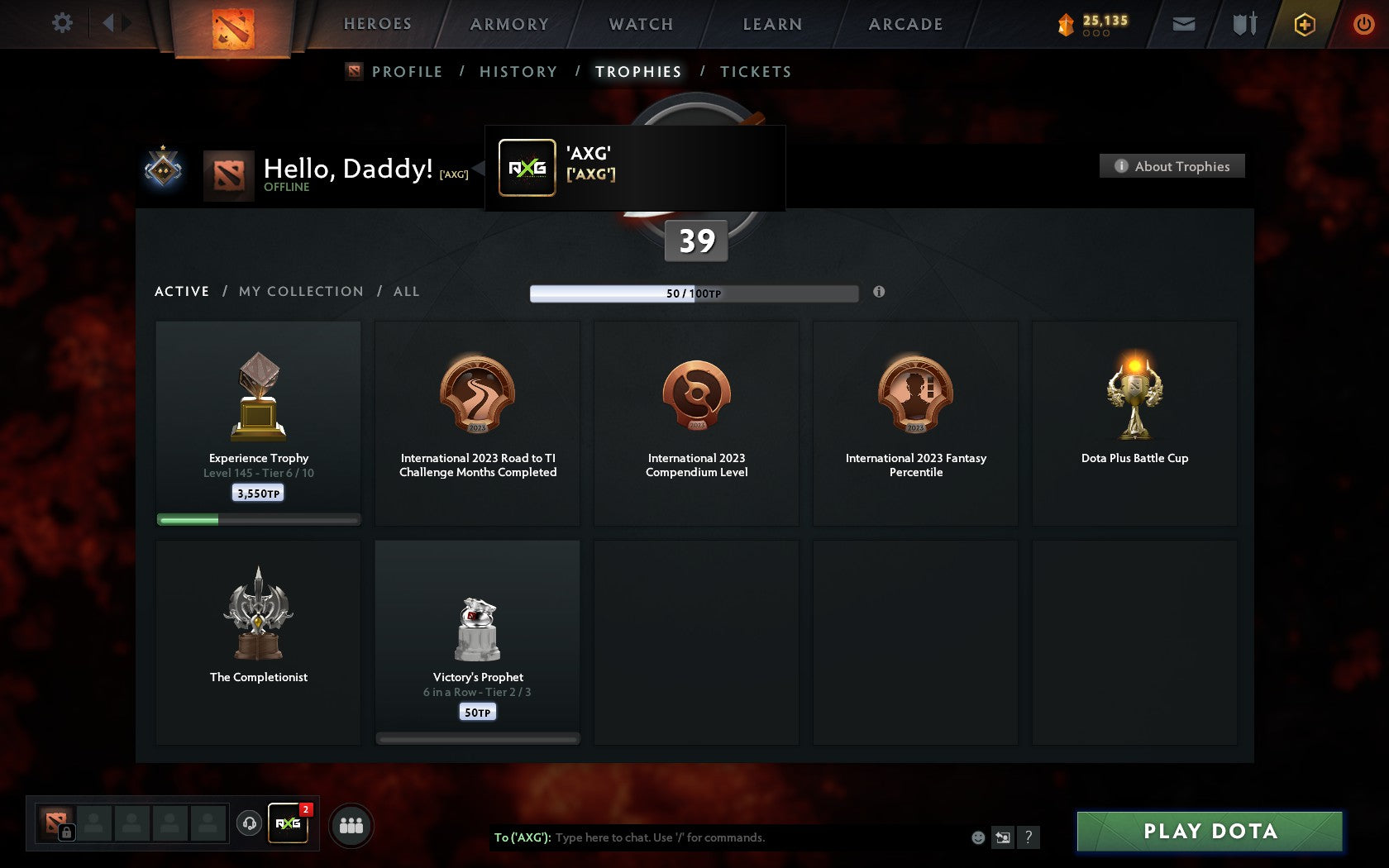Click the 50/100TP trophy progress bar
The image size is (1389, 868).
point(695,292)
